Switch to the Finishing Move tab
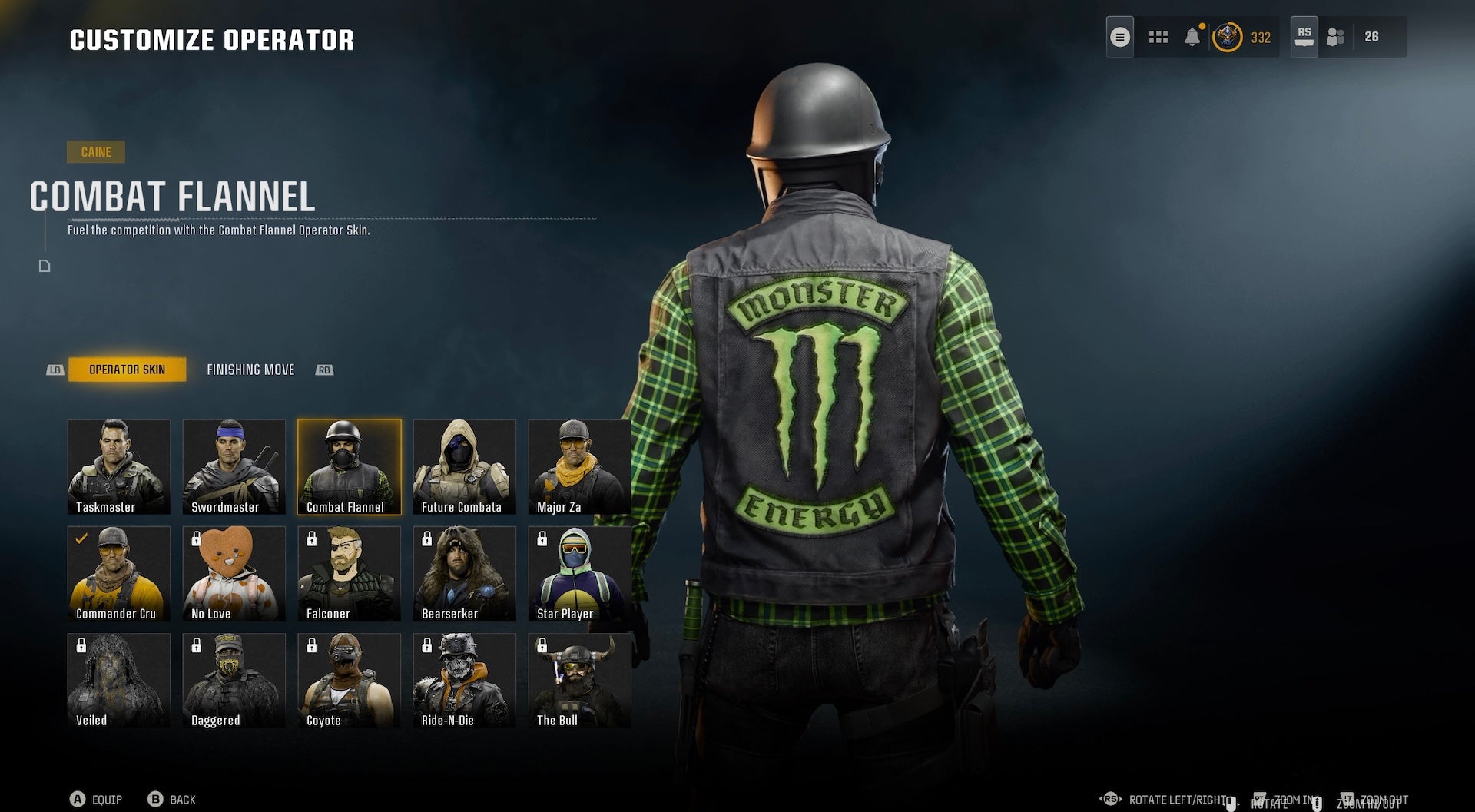The height and width of the screenshot is (812, 1475). (250, 370)
